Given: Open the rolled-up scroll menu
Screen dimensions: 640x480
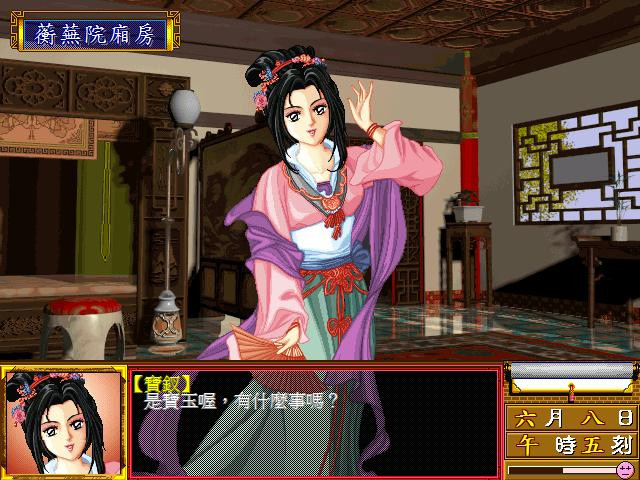Looking at the screenshot, I should pyautogui.click(x=571, y=377).
